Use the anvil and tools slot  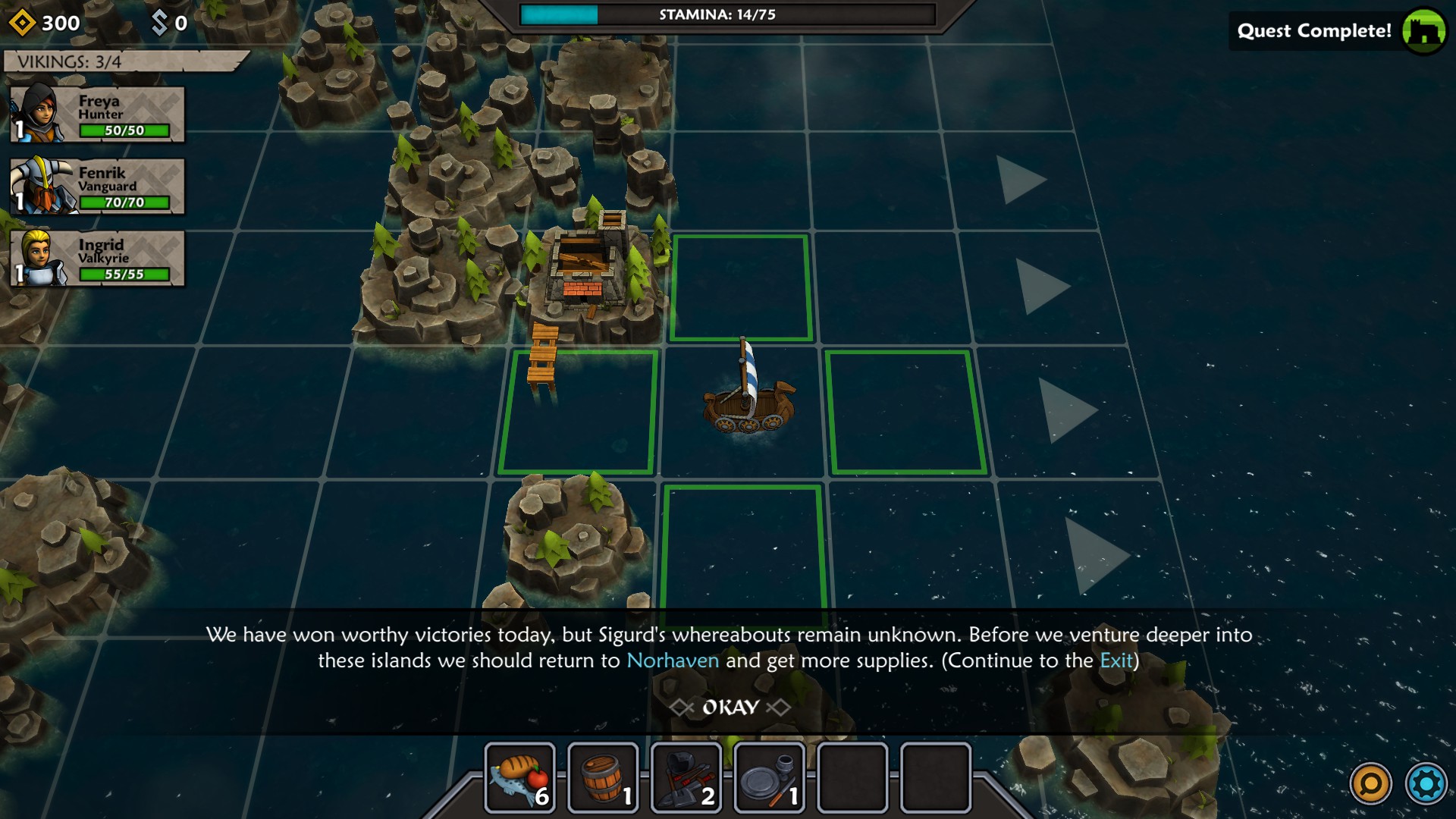tap(686, 778)
